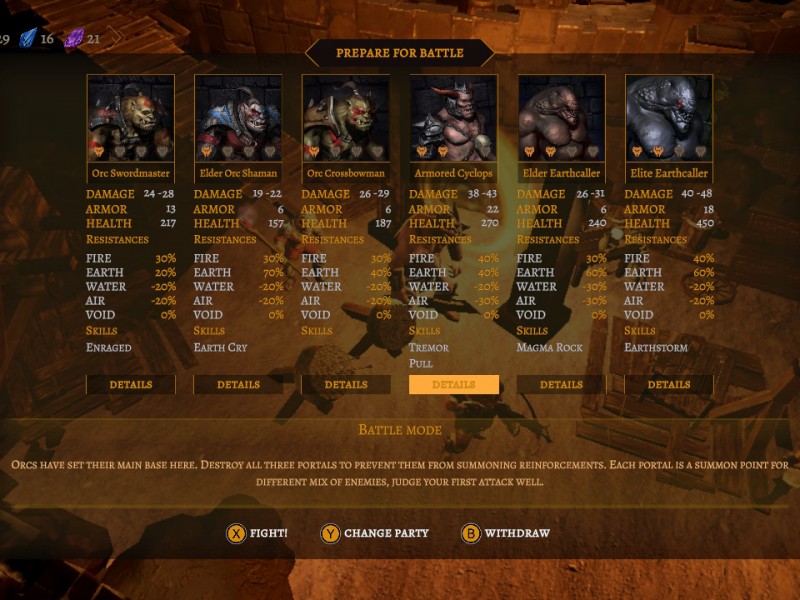View Orc Crossbowman details
The height and width of the screenshot is (600, 800).
tap(346, 385)
